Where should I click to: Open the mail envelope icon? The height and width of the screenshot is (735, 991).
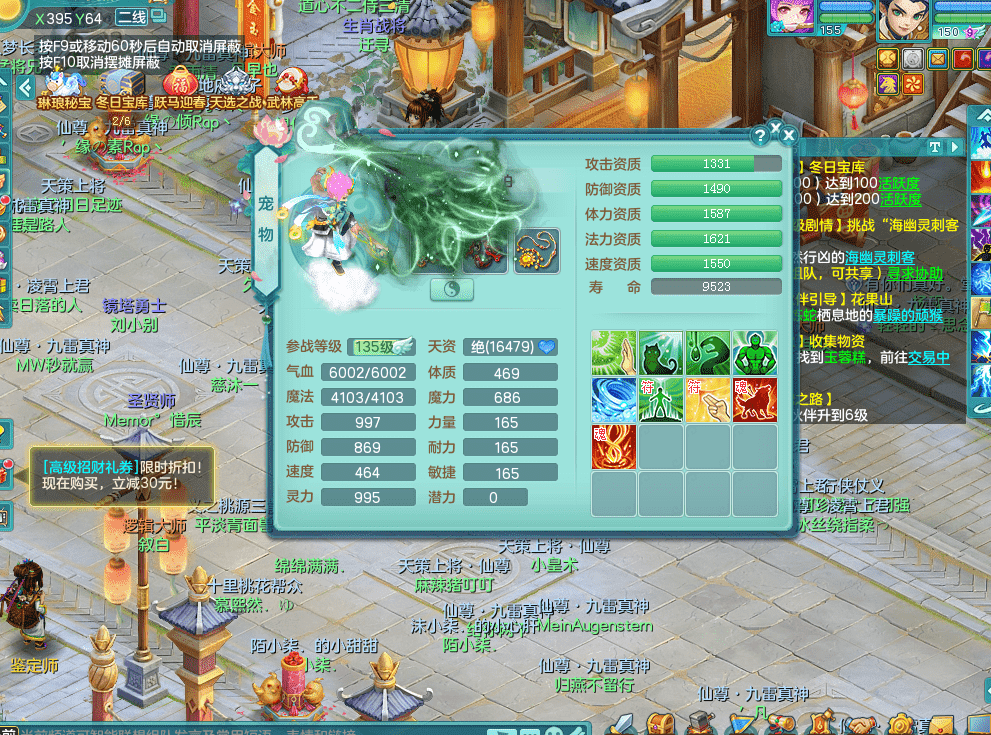pos(937,58)
